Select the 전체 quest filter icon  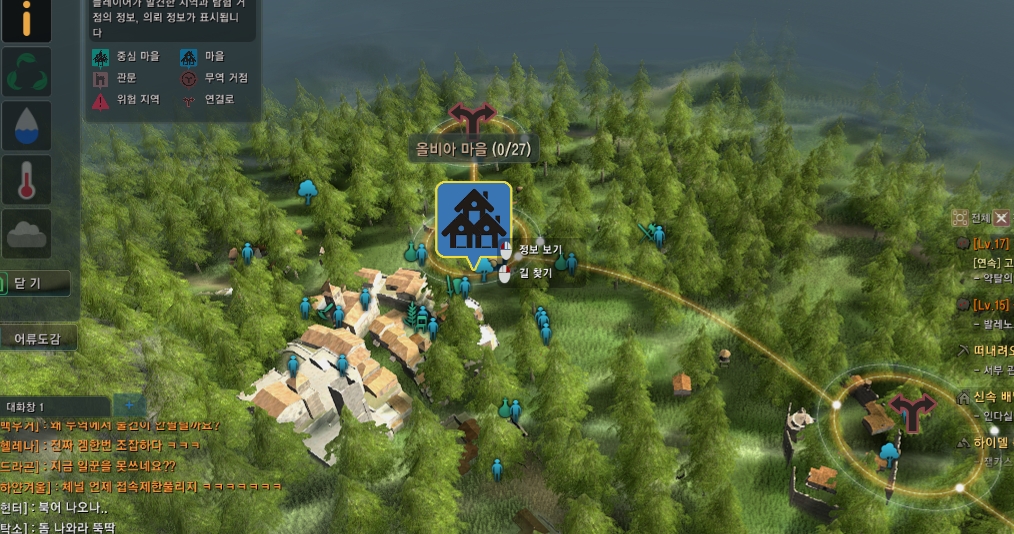(961, 217)
